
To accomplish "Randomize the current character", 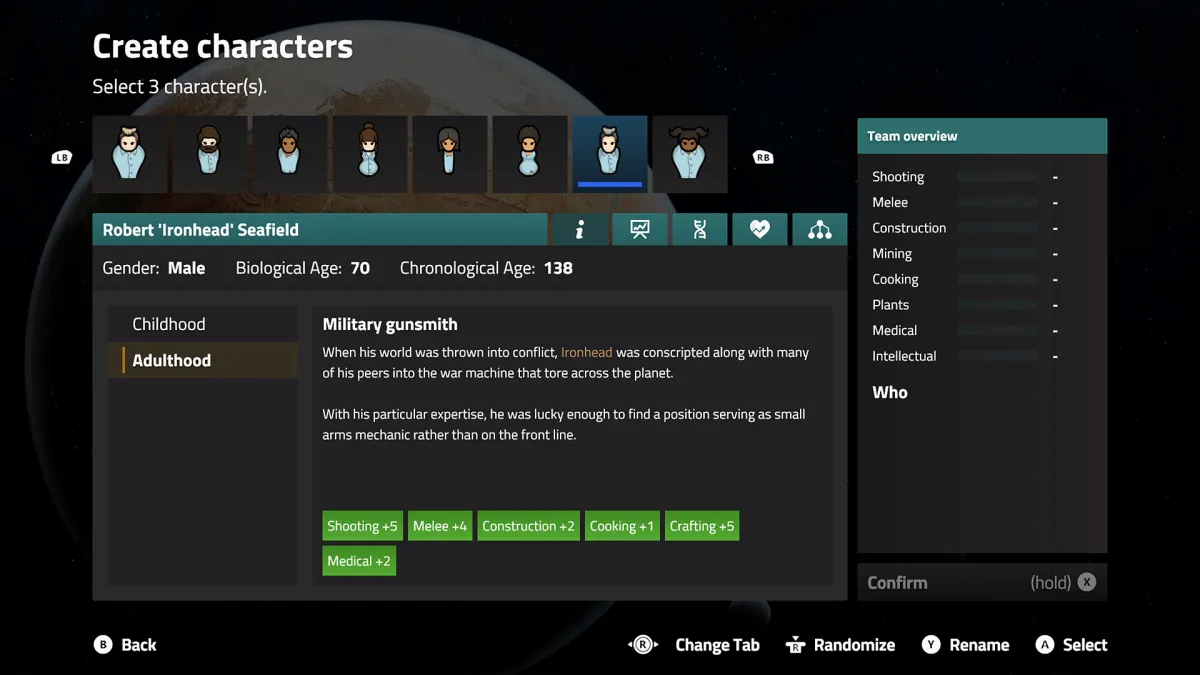I will (x=840, y=645).
